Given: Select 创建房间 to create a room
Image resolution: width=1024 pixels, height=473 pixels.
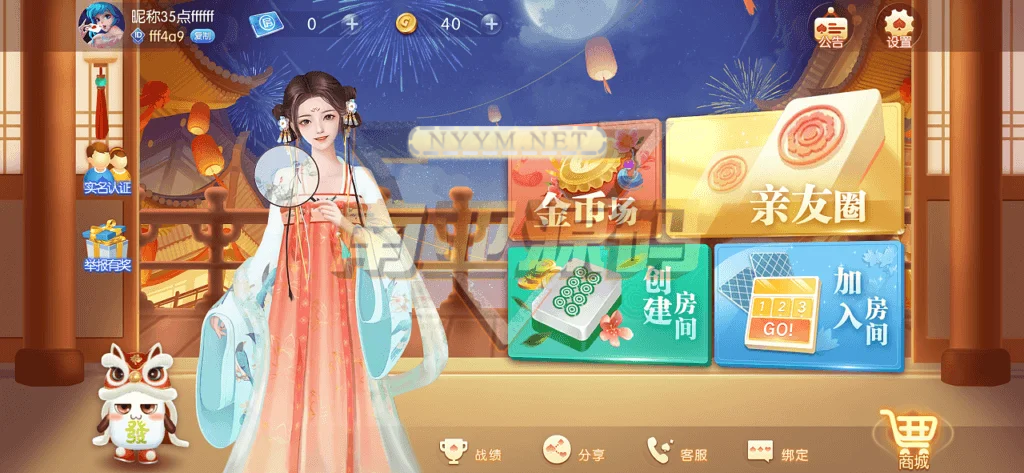Looking at the screenshot, I should 608,302.
